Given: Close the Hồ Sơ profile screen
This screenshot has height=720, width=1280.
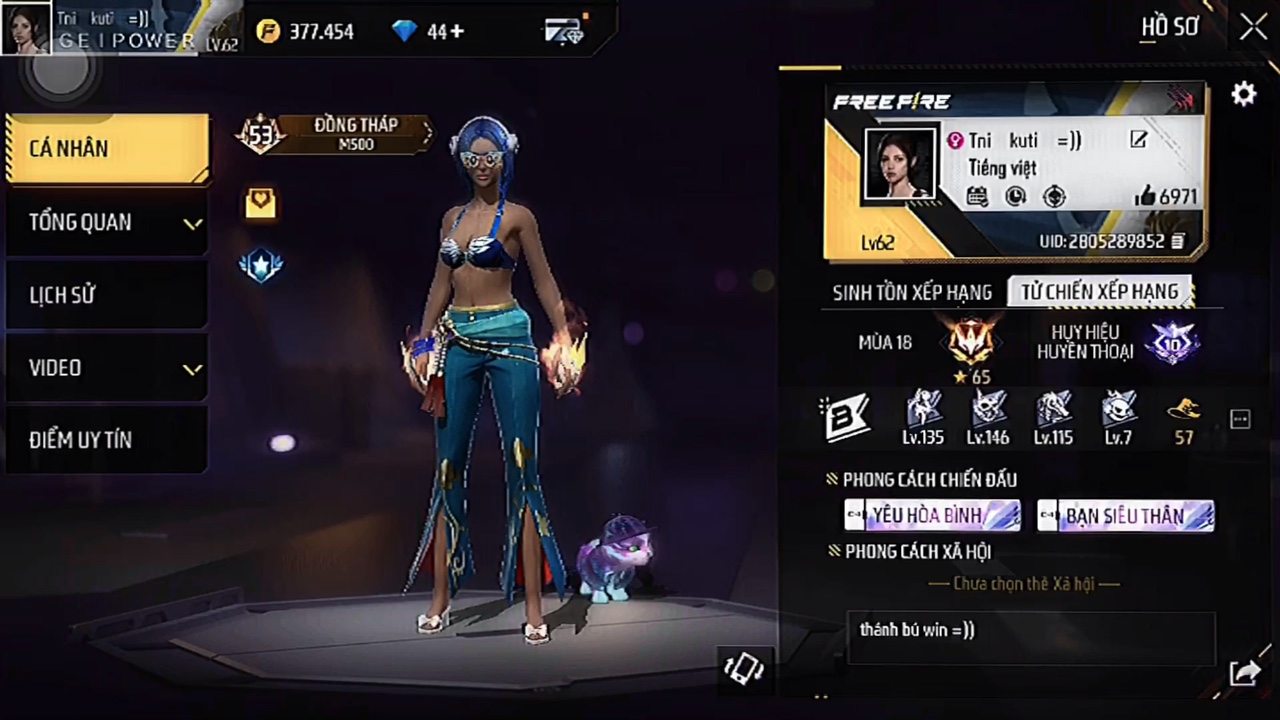Looking at the screenshot, I should [x=1253, y=27].
